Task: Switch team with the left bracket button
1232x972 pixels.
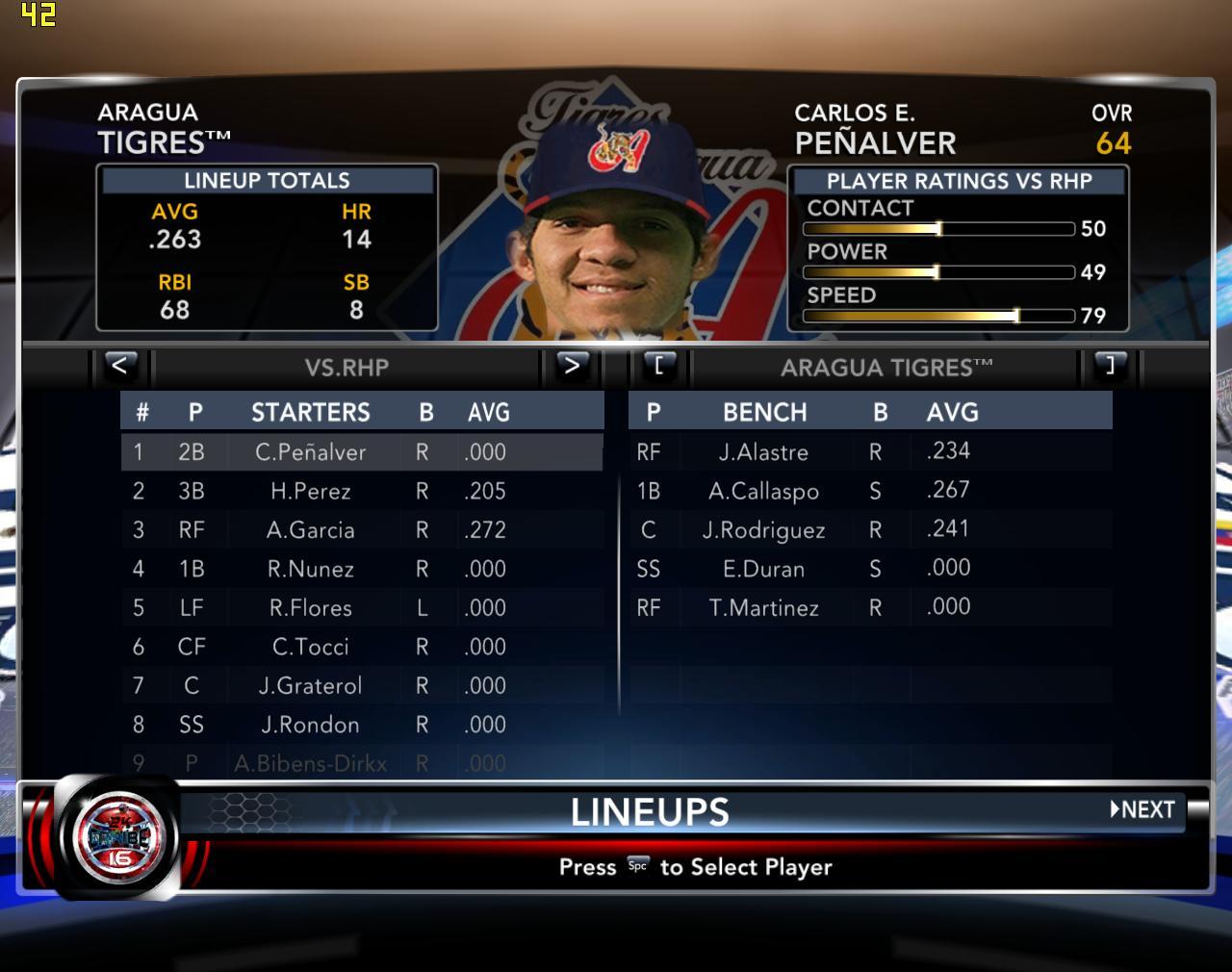Action: [x=659, y=366]
